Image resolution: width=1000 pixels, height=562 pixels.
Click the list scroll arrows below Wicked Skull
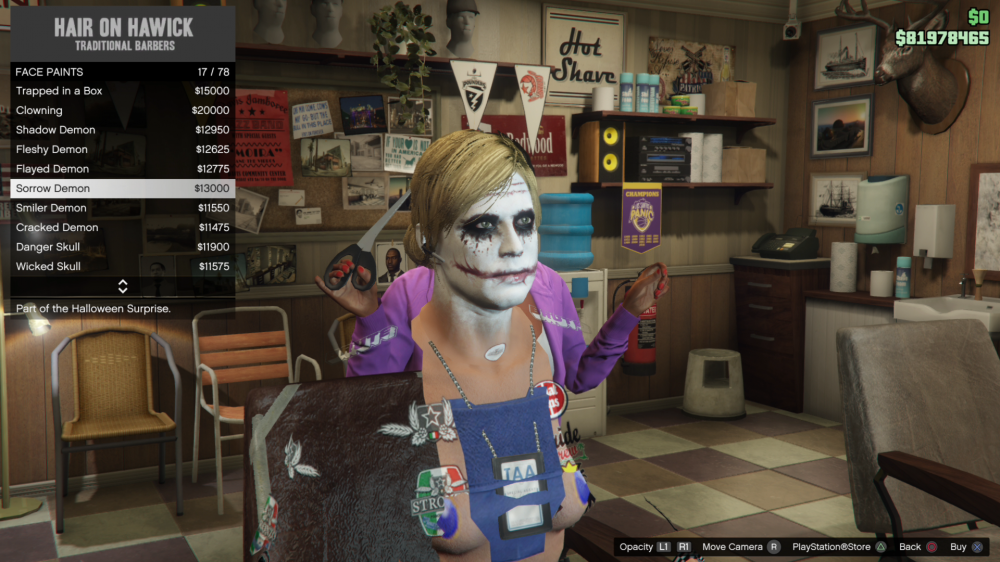click(122, 286)
